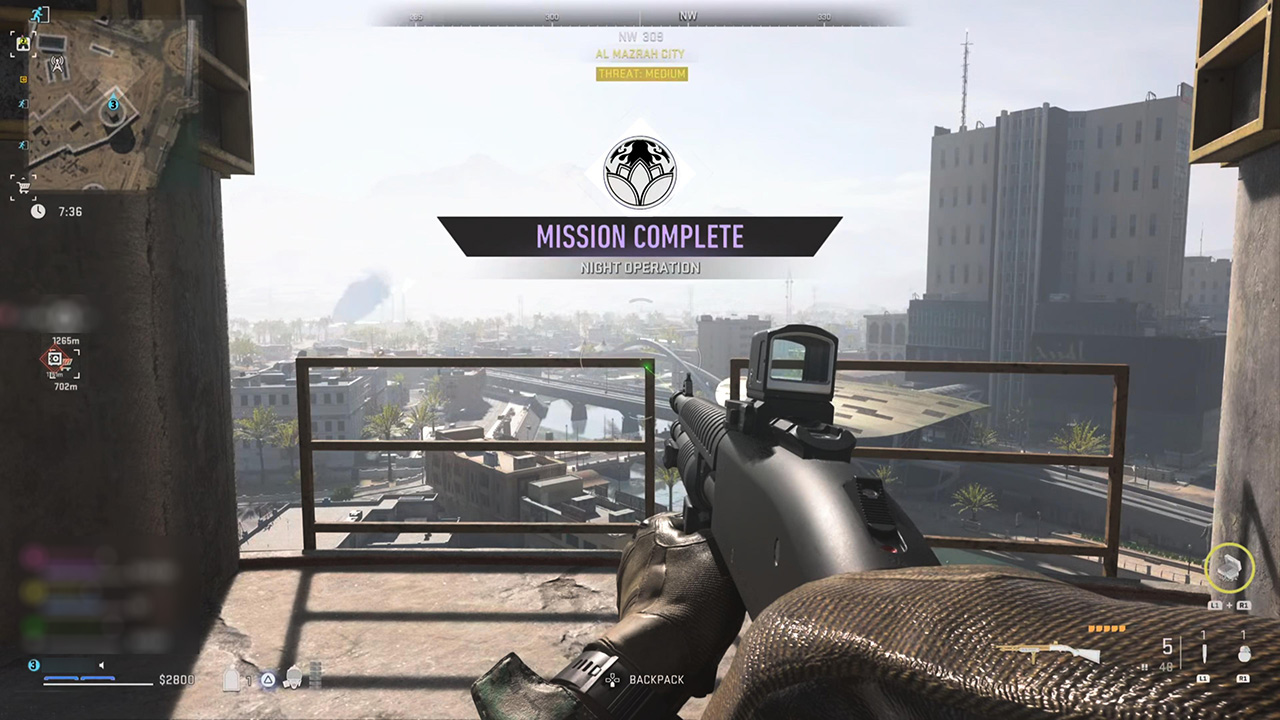The image size is (1280, 720).
Task: Select the shopping cart buy station icon
Action: point(23,186)
